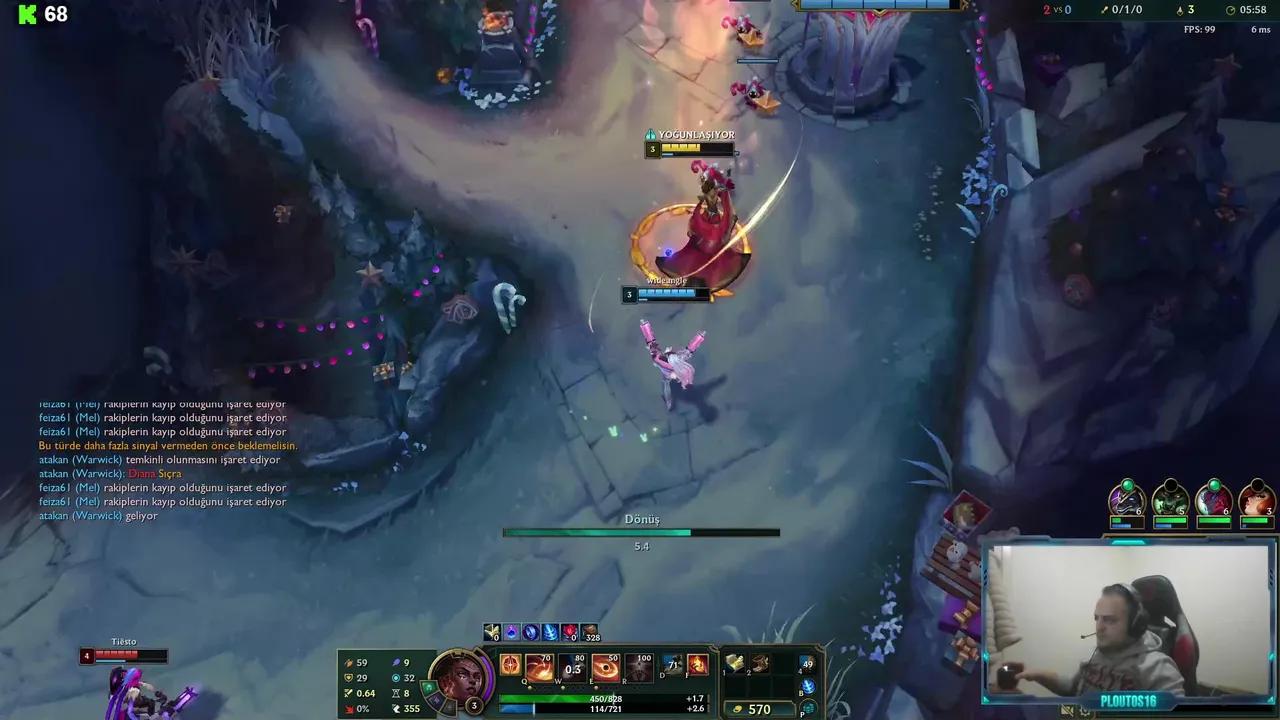Click the D summoner spell icon

pyautogui.click(x=671, y=665)
